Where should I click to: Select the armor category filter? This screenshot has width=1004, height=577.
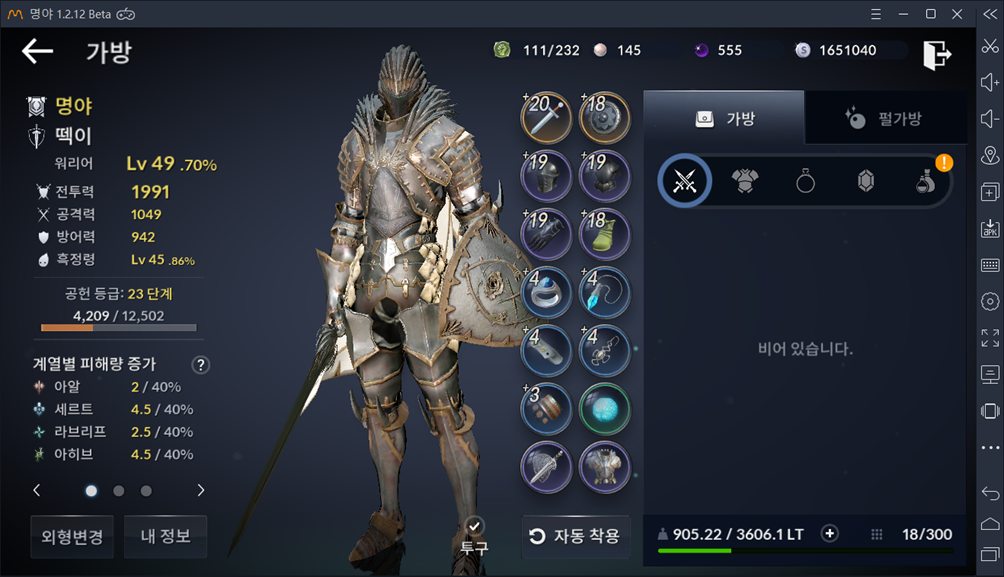(x=745, y=181)
